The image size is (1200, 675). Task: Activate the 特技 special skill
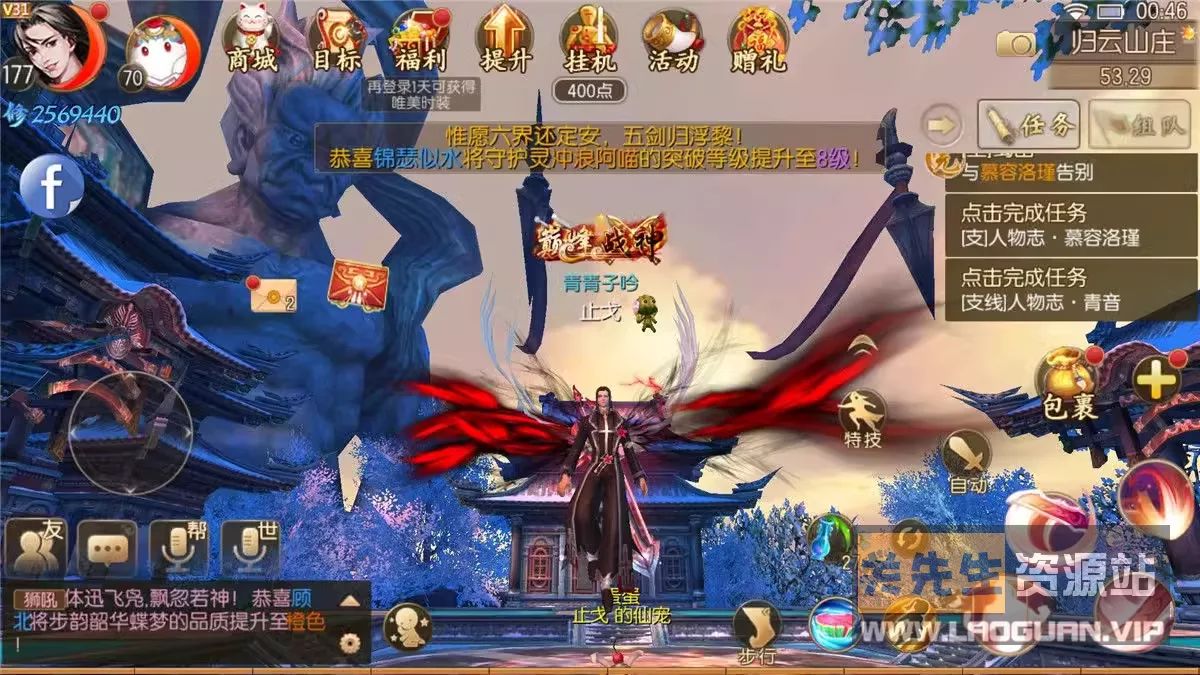click(x=861, y=415)
